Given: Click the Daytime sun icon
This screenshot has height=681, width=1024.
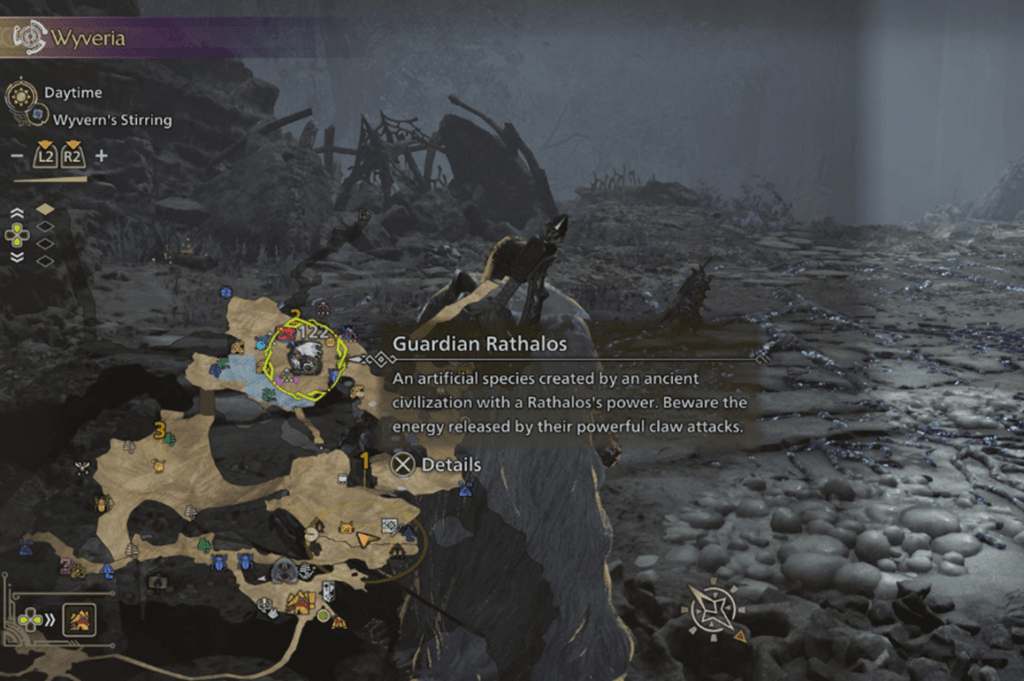Looking at the screenshot, I should coord(20,96).
